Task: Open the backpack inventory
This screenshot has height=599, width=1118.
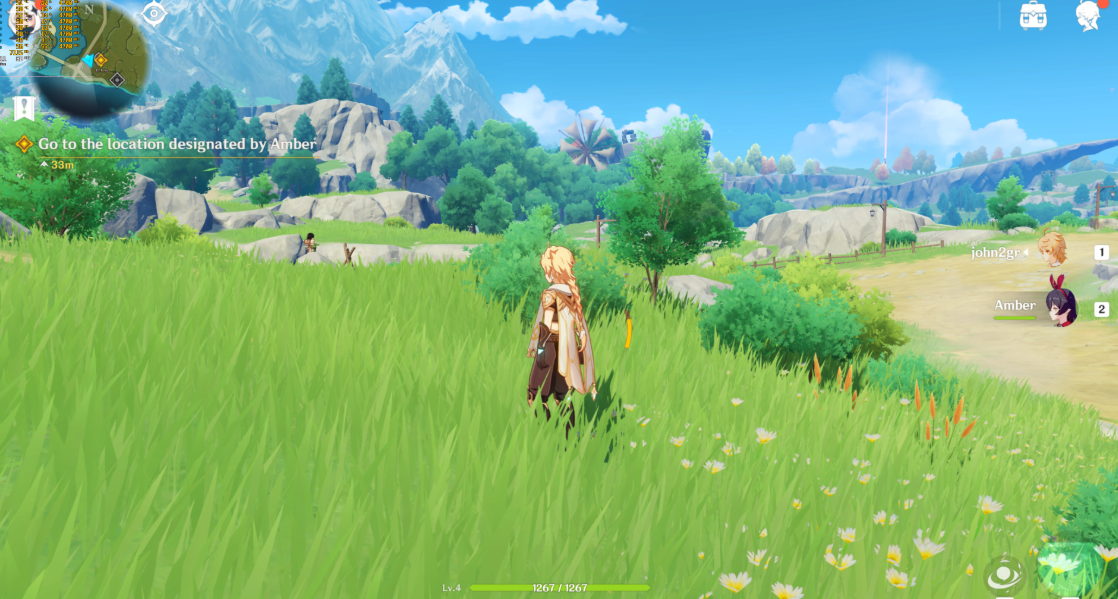Action: [x=1033, y=15]
